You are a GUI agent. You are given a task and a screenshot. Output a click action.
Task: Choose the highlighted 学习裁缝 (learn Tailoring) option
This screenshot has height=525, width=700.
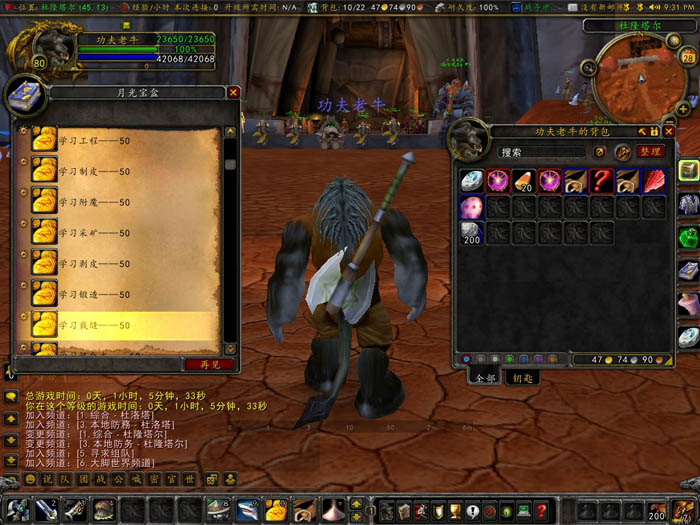95,325
